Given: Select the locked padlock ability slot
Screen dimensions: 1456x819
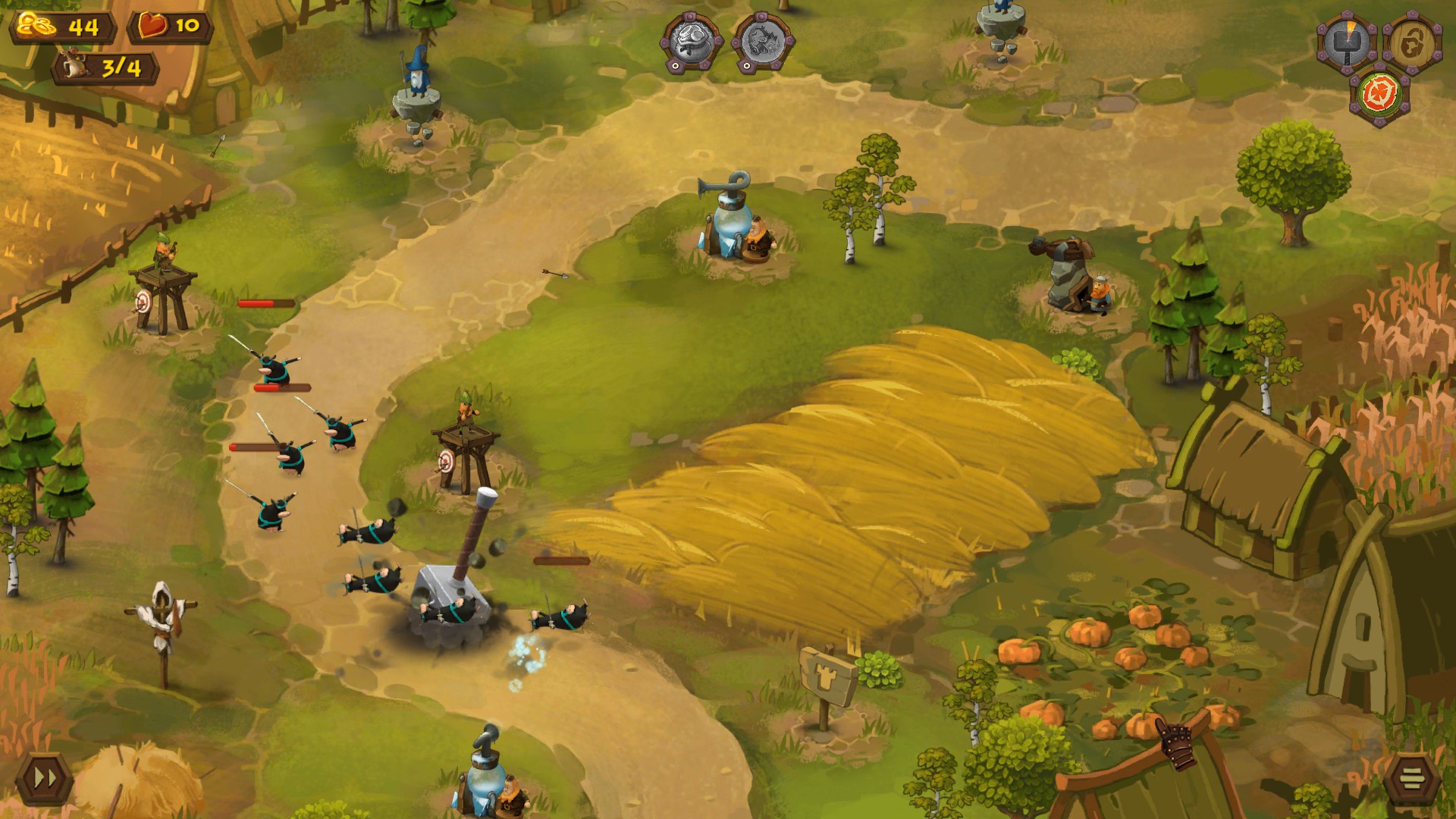Looking at the screenshot, I should [x=1412, y=43].
